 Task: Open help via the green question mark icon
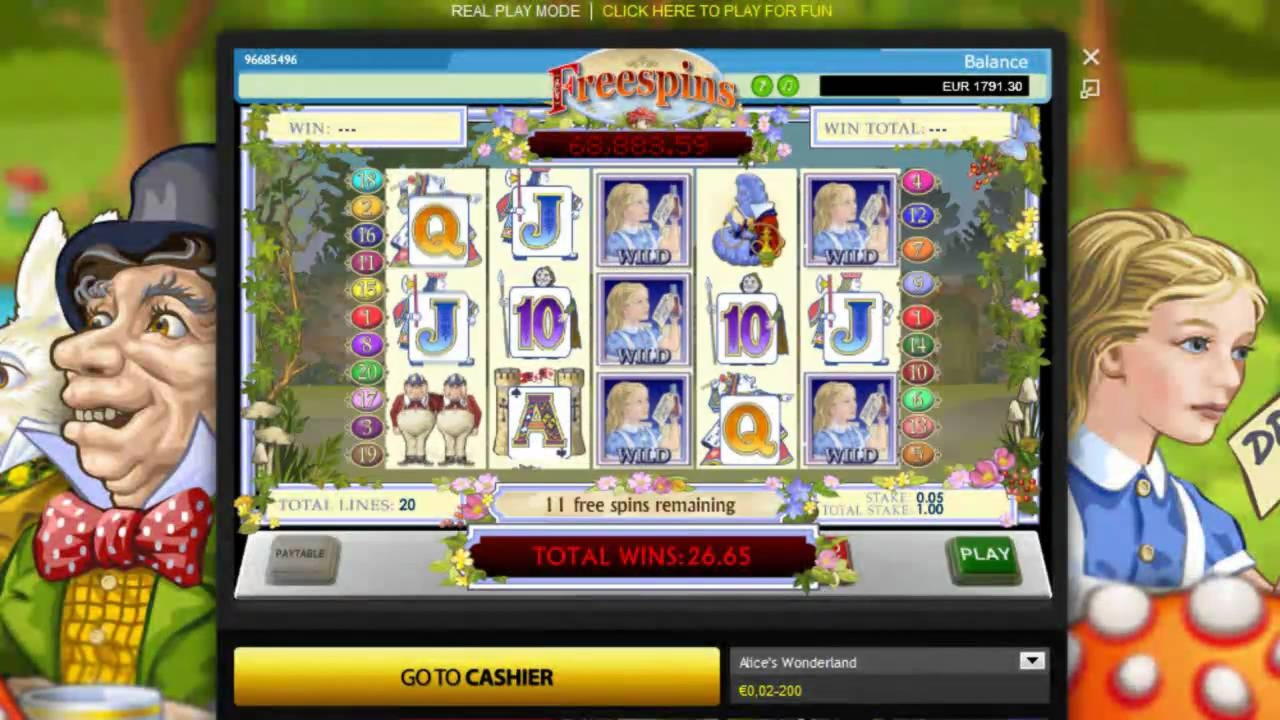(762, 86)
